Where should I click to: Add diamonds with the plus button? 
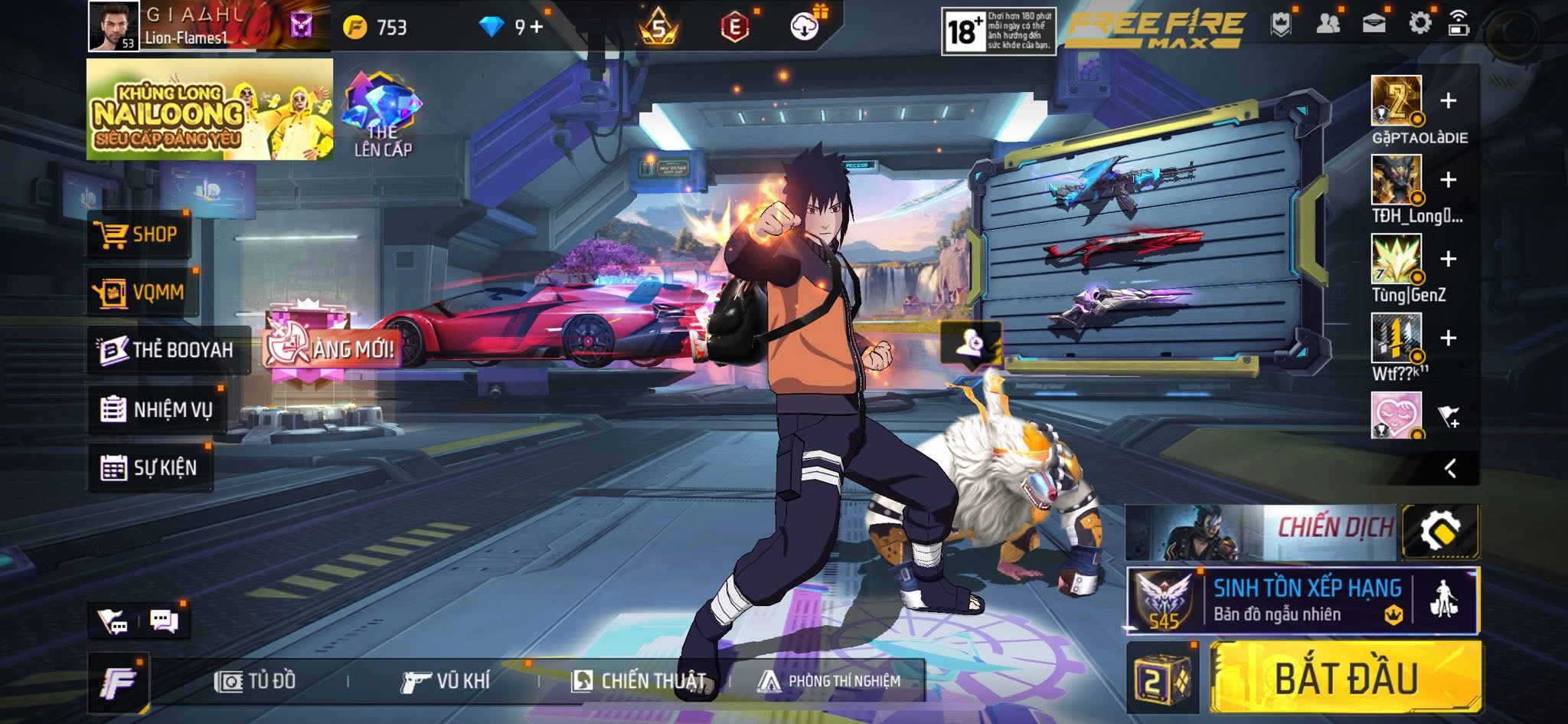pyautogui.click(x=537, y=28)
